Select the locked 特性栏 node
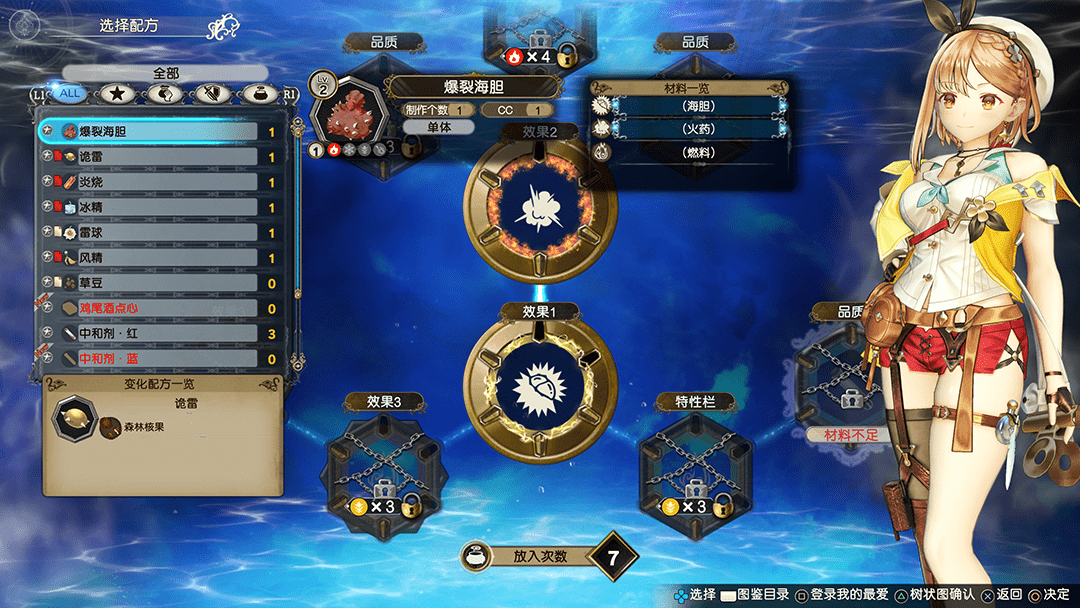This screenshot has height=608, width=1080. (x=696, y=463)
